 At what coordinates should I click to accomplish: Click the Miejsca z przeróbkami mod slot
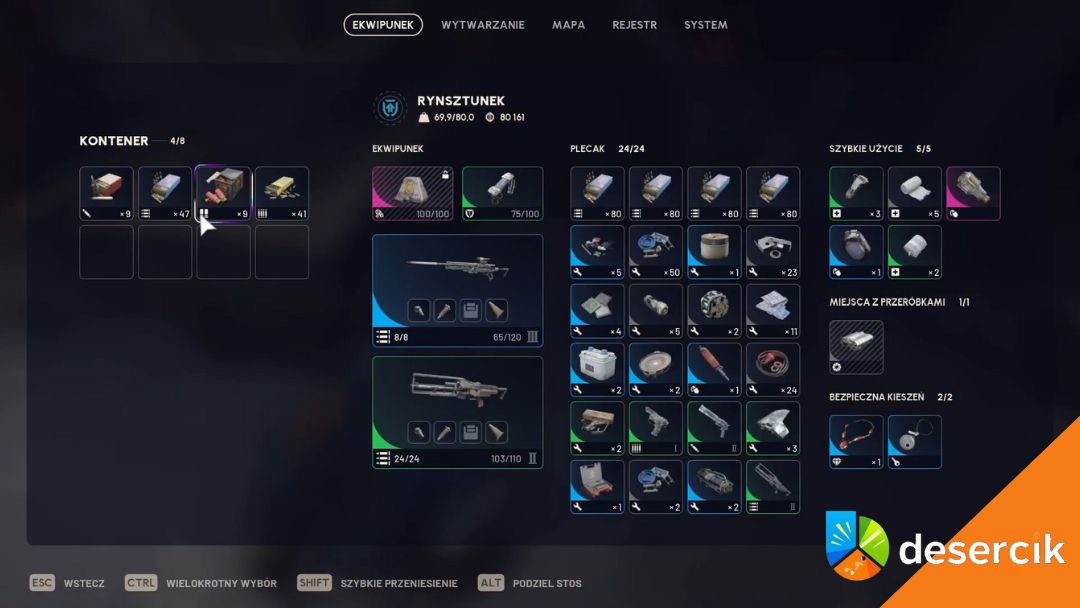coord(856,347)
